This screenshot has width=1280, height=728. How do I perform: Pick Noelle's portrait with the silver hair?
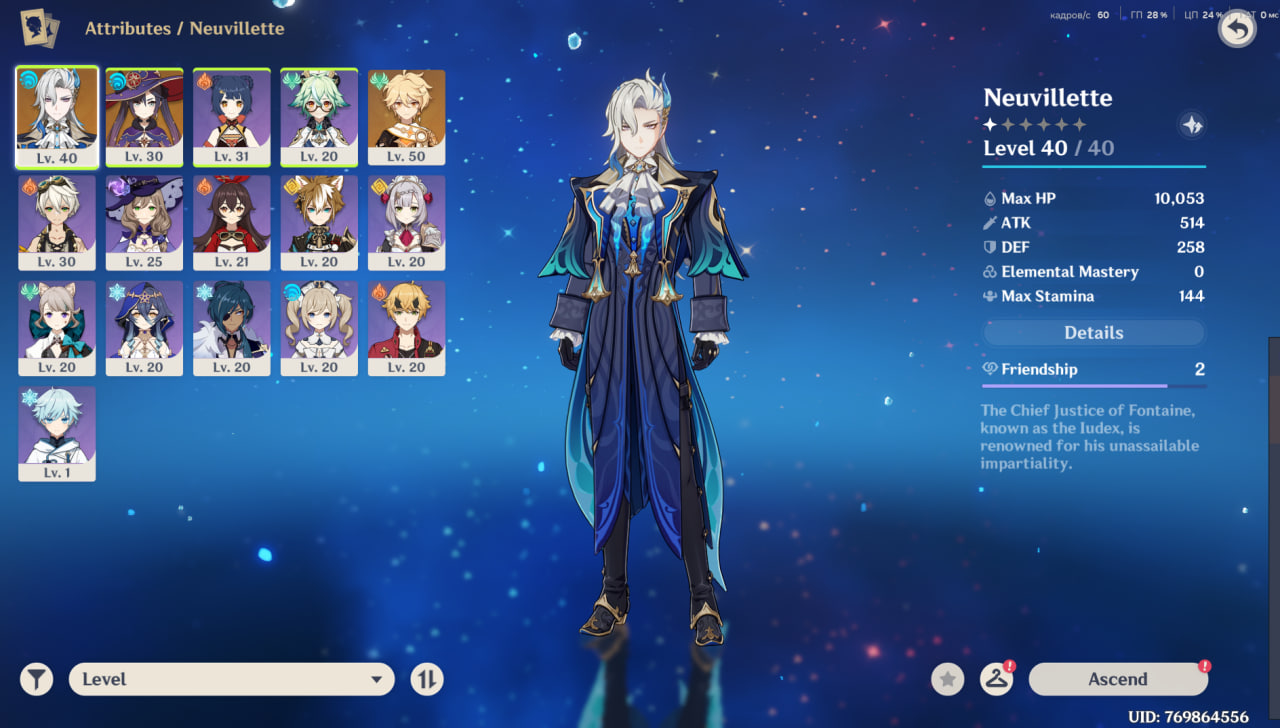(x=406, y=222)
